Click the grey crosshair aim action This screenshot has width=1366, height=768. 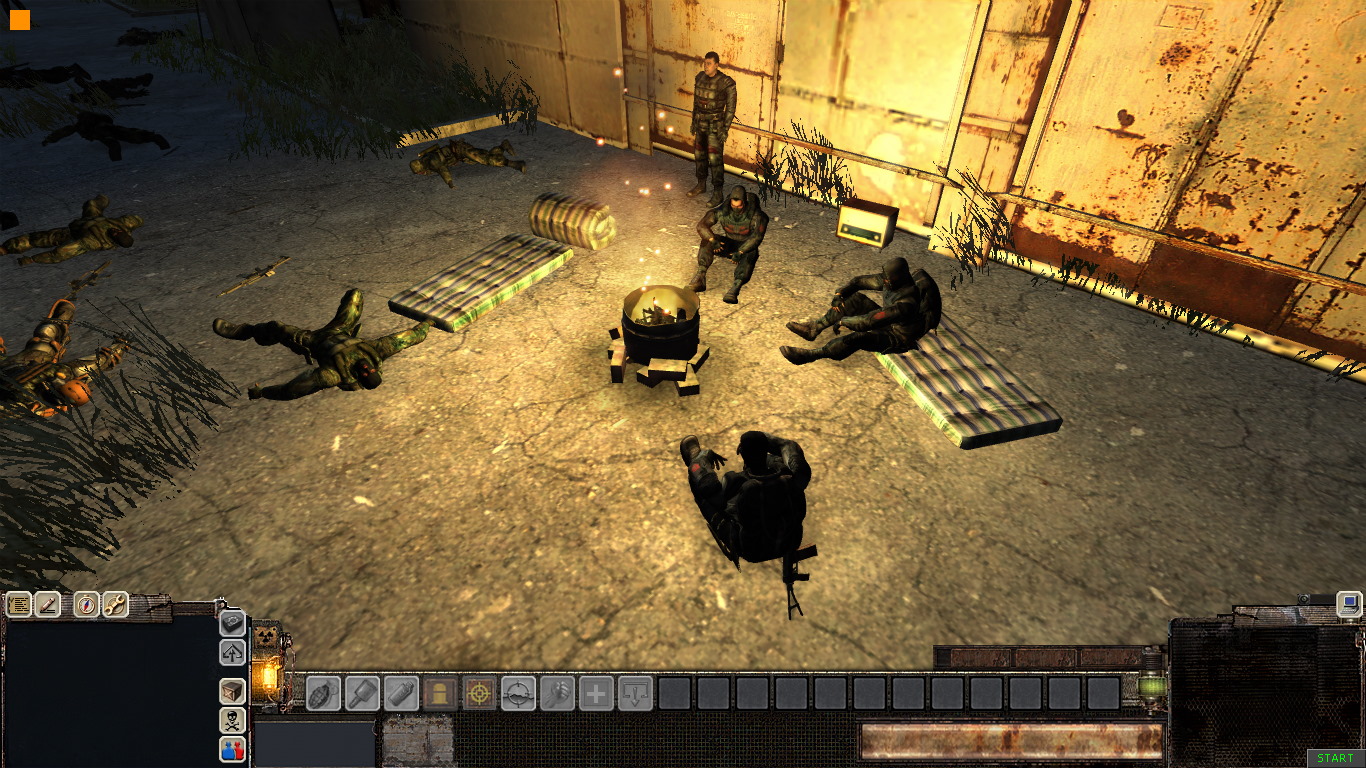coord(518,693)
